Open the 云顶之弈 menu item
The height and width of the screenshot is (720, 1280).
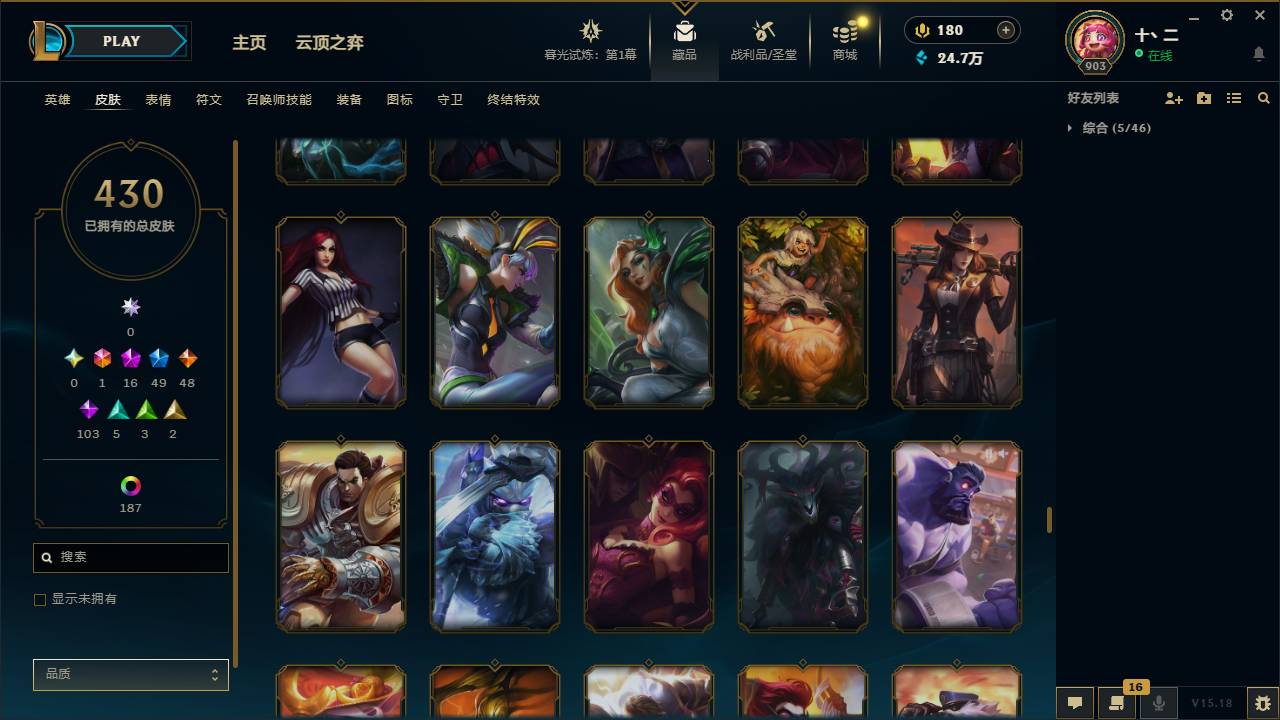(331, 43)
